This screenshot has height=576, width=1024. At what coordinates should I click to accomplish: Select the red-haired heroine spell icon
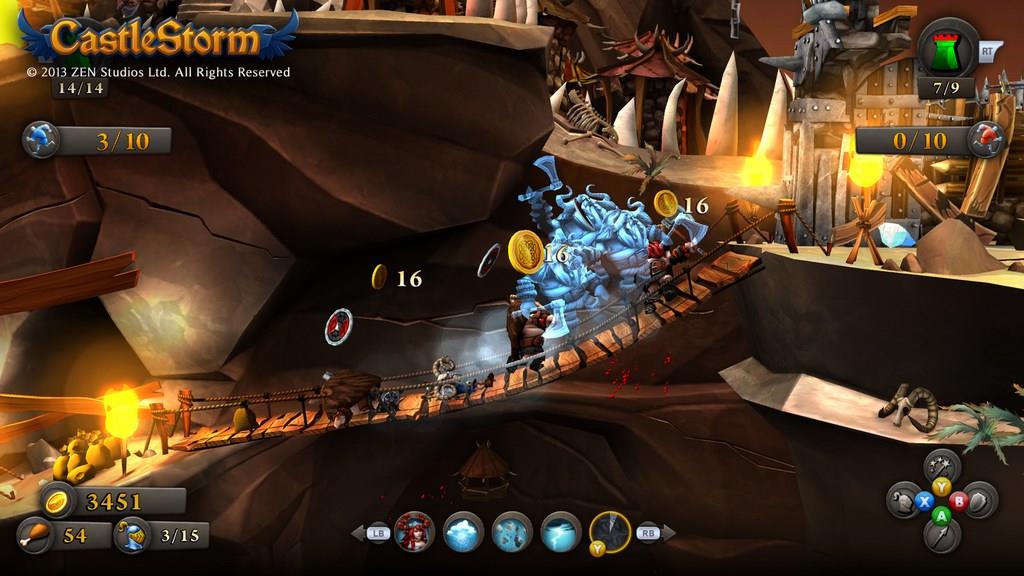pyautogui.click(x=414, y=532)
